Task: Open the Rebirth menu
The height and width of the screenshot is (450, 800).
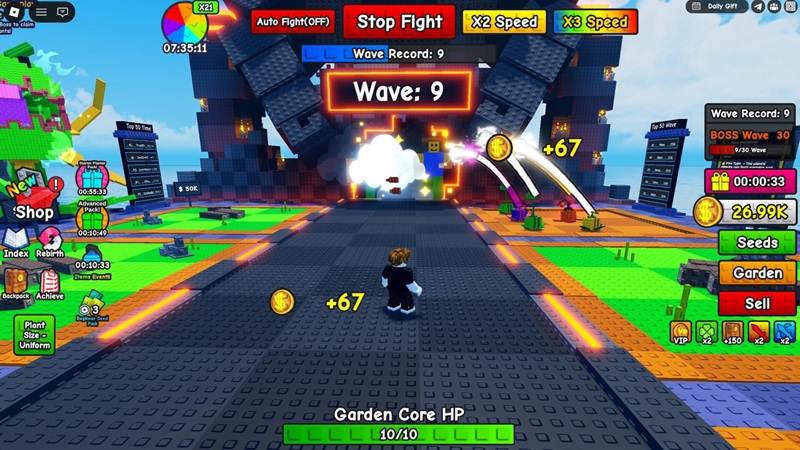Action: pos(50,242)
